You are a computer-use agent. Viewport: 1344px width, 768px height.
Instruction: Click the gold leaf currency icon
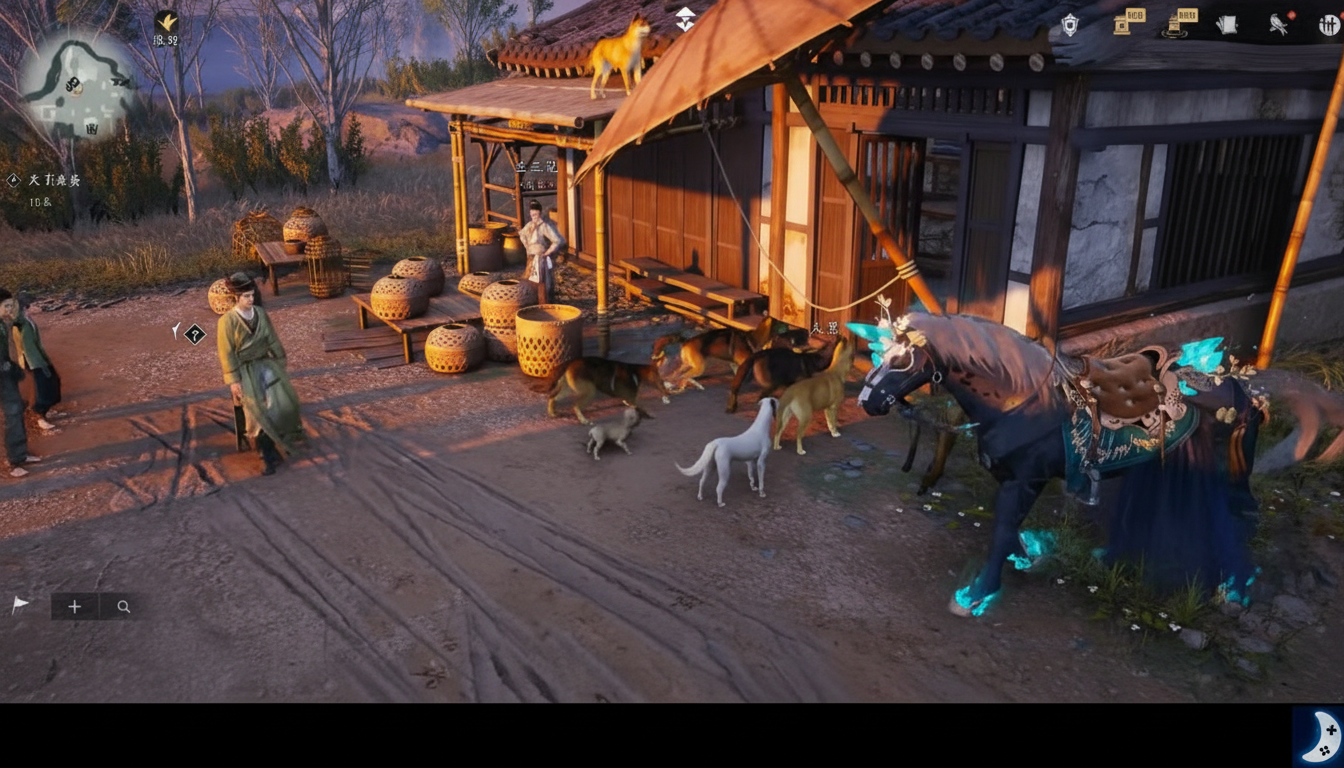pyautogui.click(x=165, y=22)
